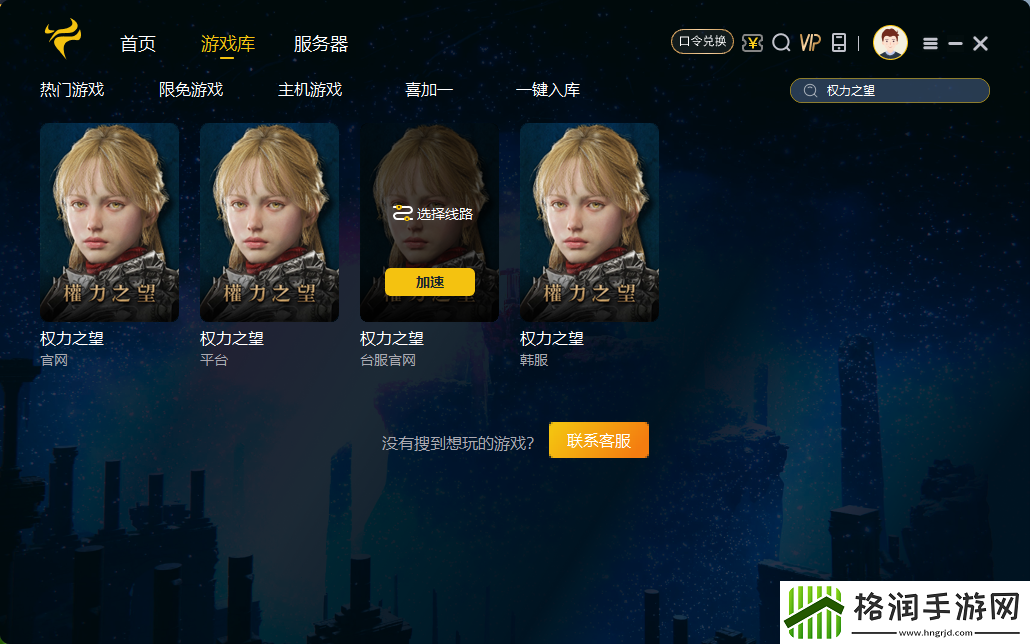
Task: Open the yen coupon icon
Action: coord(753,43)
